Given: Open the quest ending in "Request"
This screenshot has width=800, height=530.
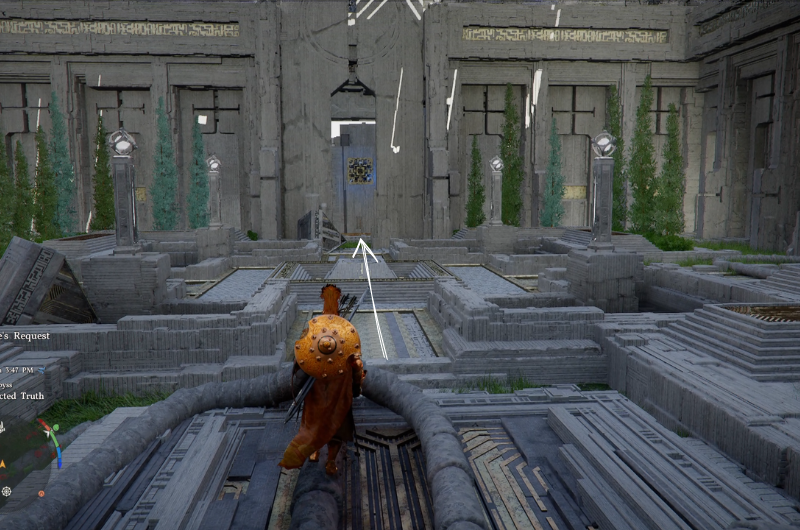Looking at the screenshot, I should pos(26,336).
